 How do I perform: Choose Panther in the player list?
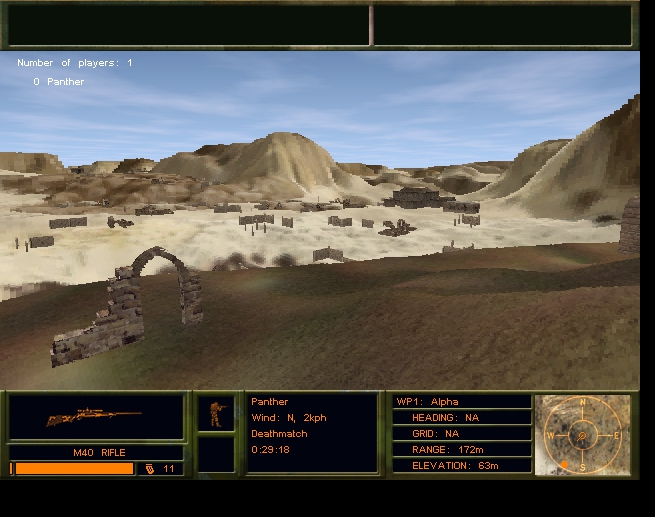click(x=65, y=82)
